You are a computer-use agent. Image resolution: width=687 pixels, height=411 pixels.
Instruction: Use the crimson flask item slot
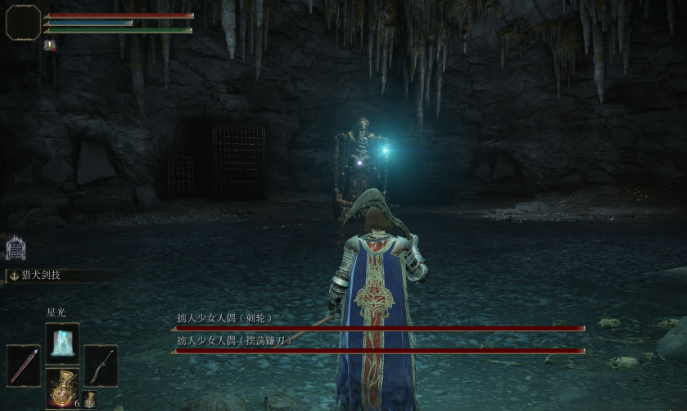click(62, 388)
